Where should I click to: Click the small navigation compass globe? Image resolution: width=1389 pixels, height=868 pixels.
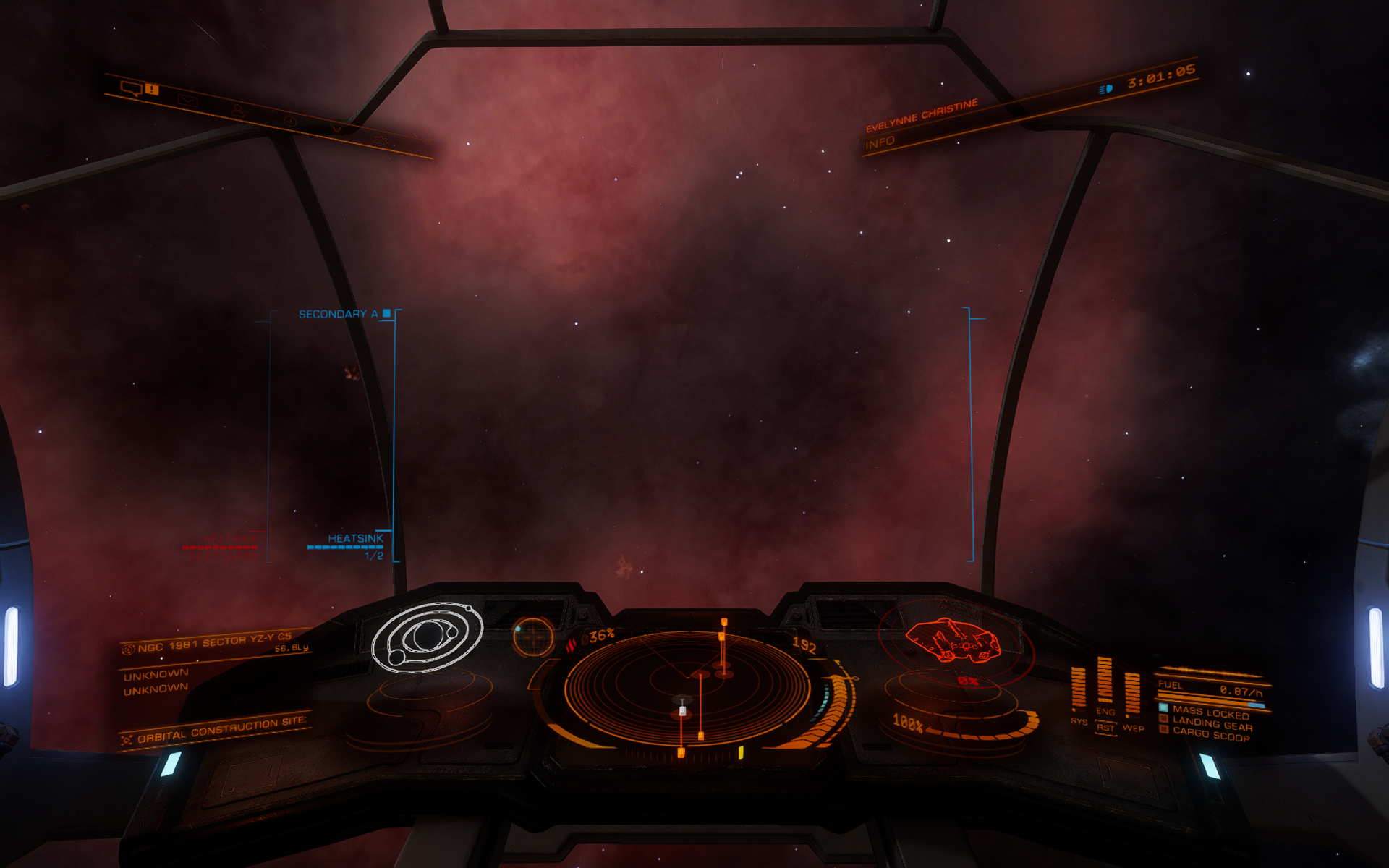pos(533,637)
